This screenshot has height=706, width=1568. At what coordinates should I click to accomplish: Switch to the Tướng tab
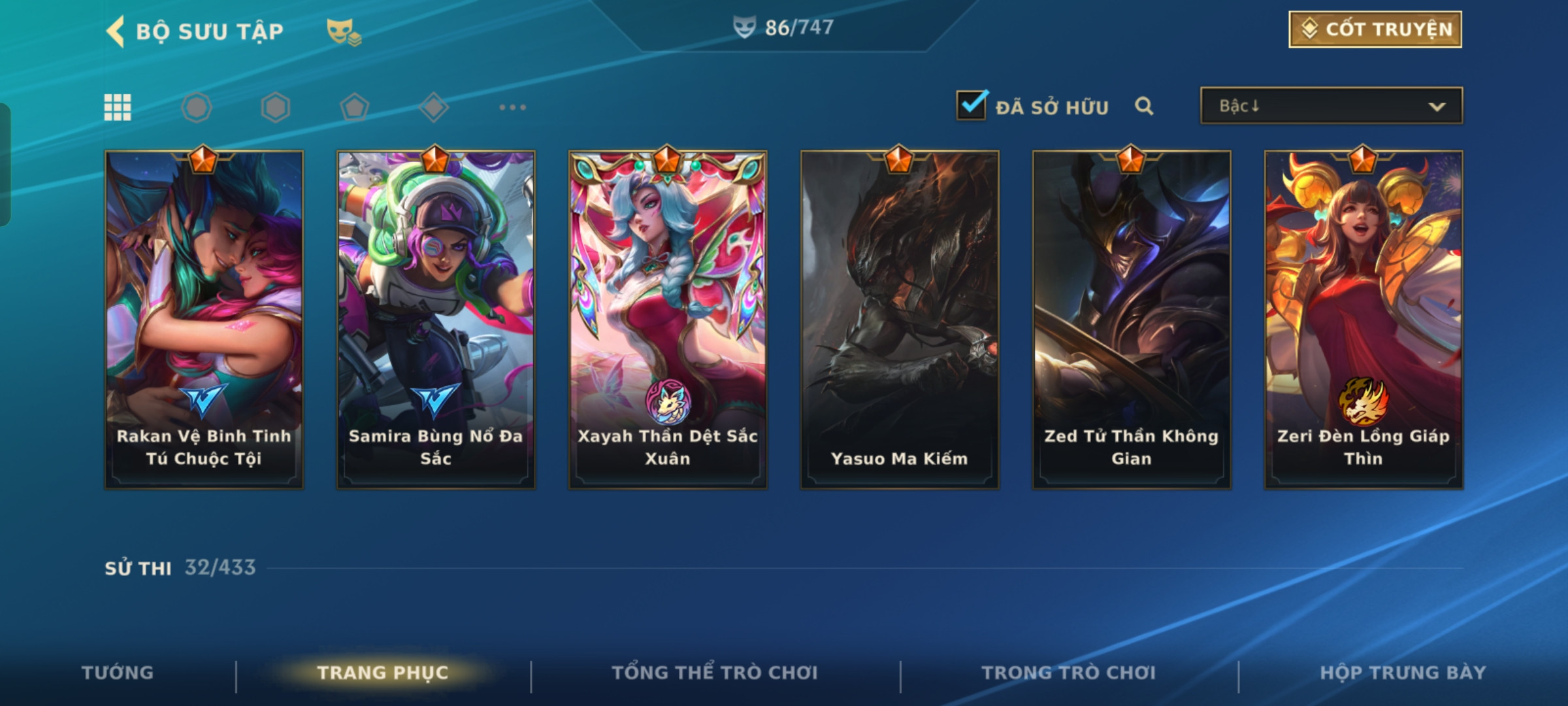point(118,673)
